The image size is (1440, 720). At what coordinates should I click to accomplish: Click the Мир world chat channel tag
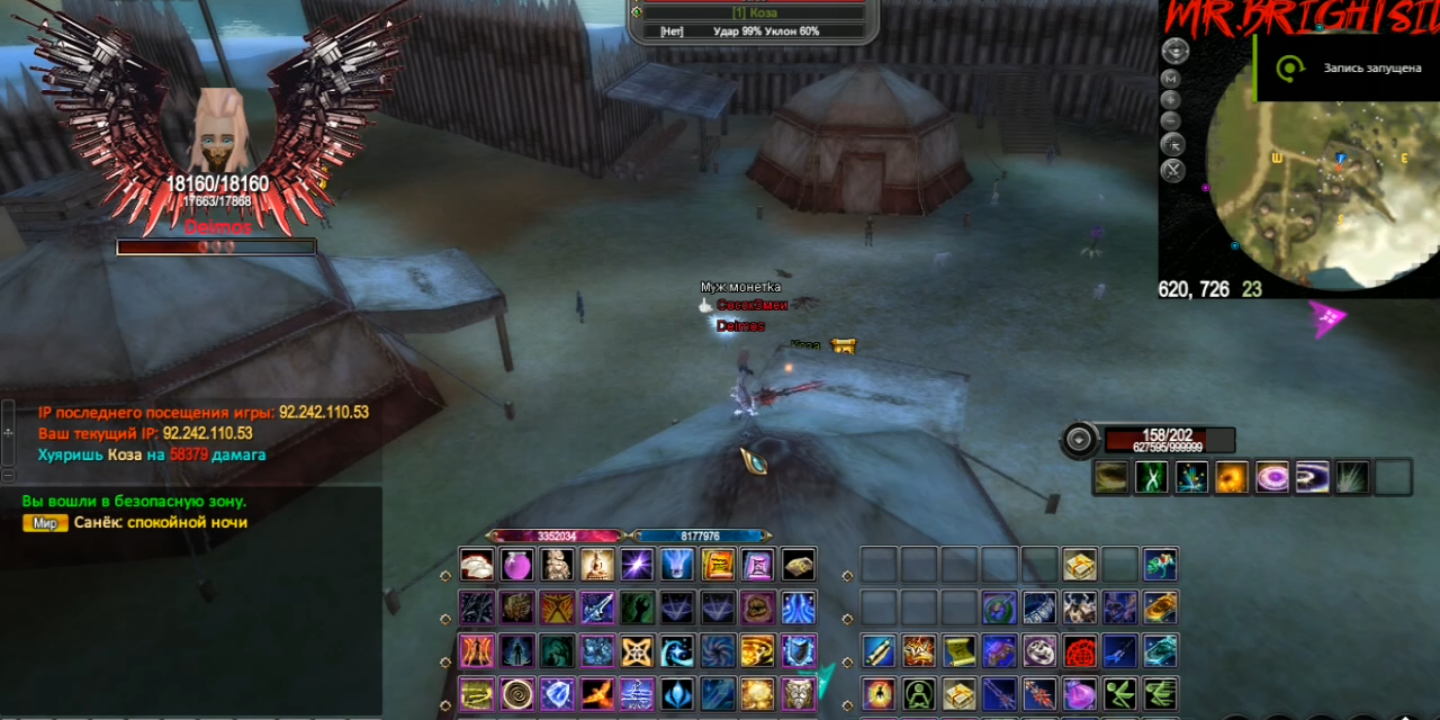pos(45,523)
